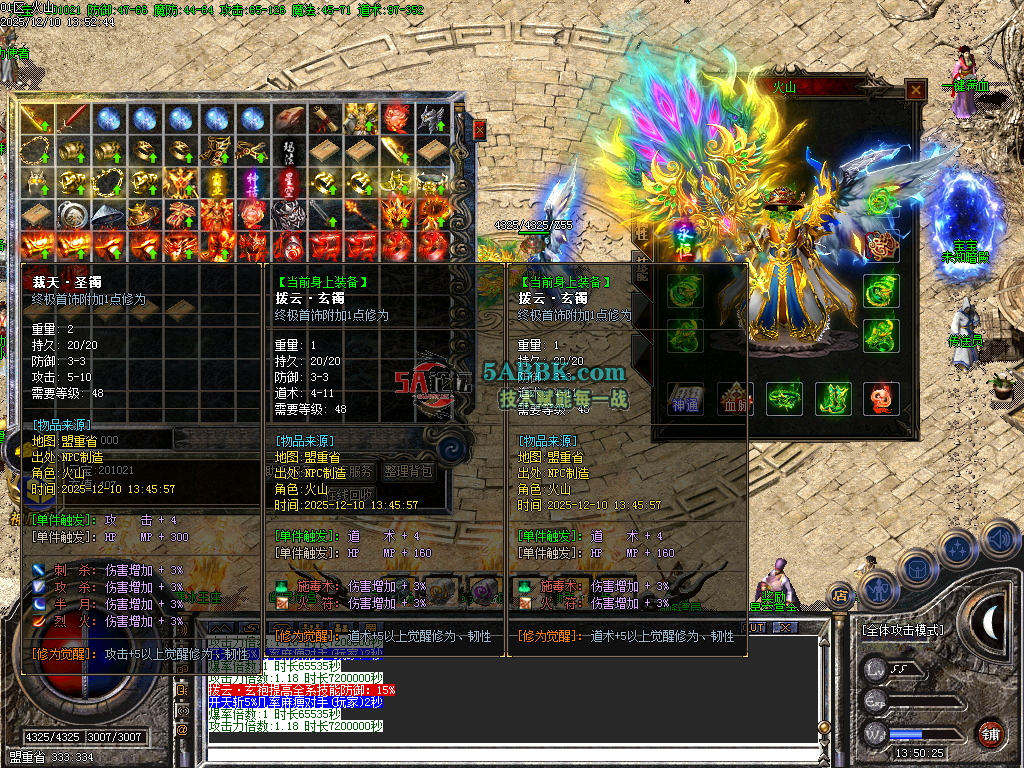Select the 神话 purple item in the bag

click(252, 182)
